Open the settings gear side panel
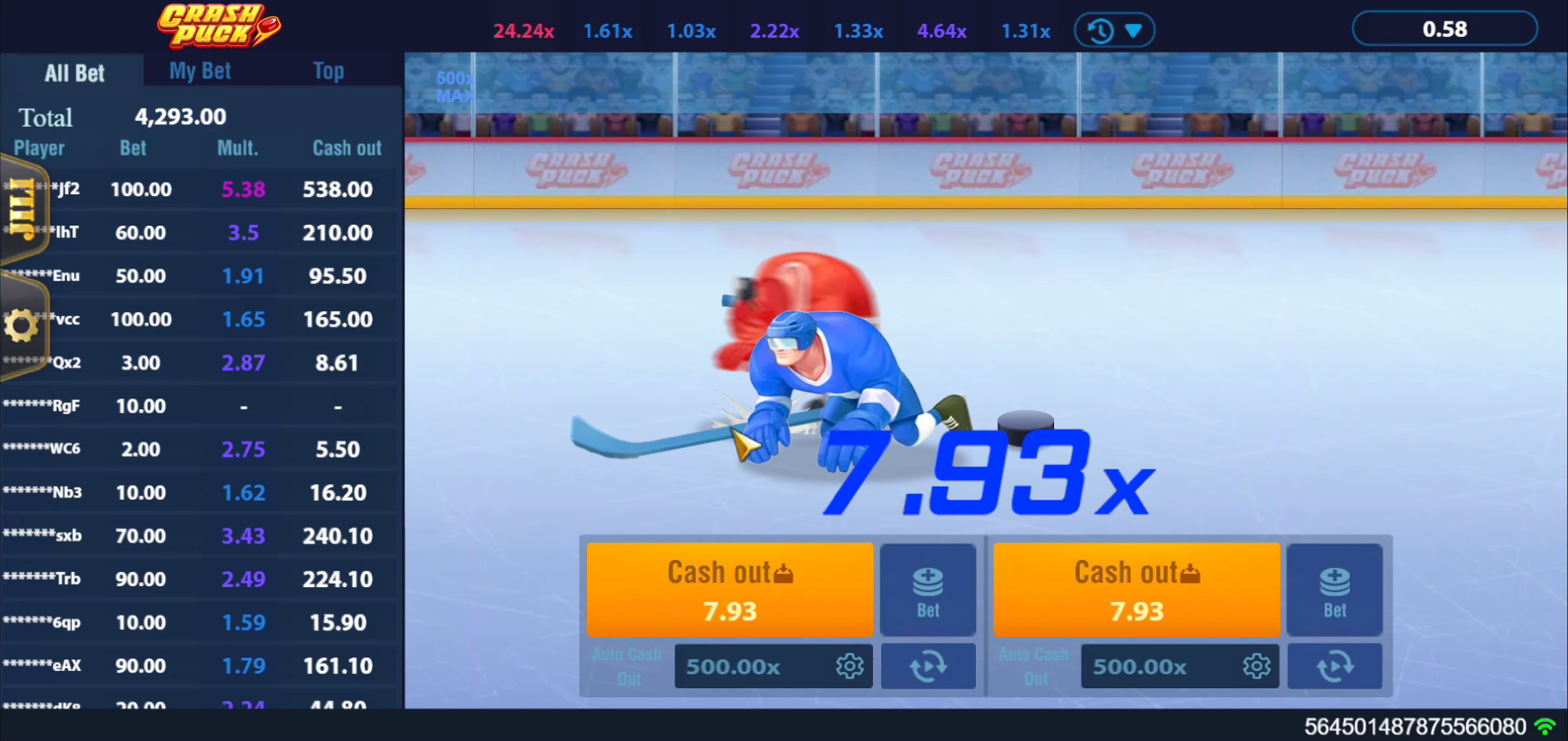This screenshot has width=1568, height=741. (21, 324)
